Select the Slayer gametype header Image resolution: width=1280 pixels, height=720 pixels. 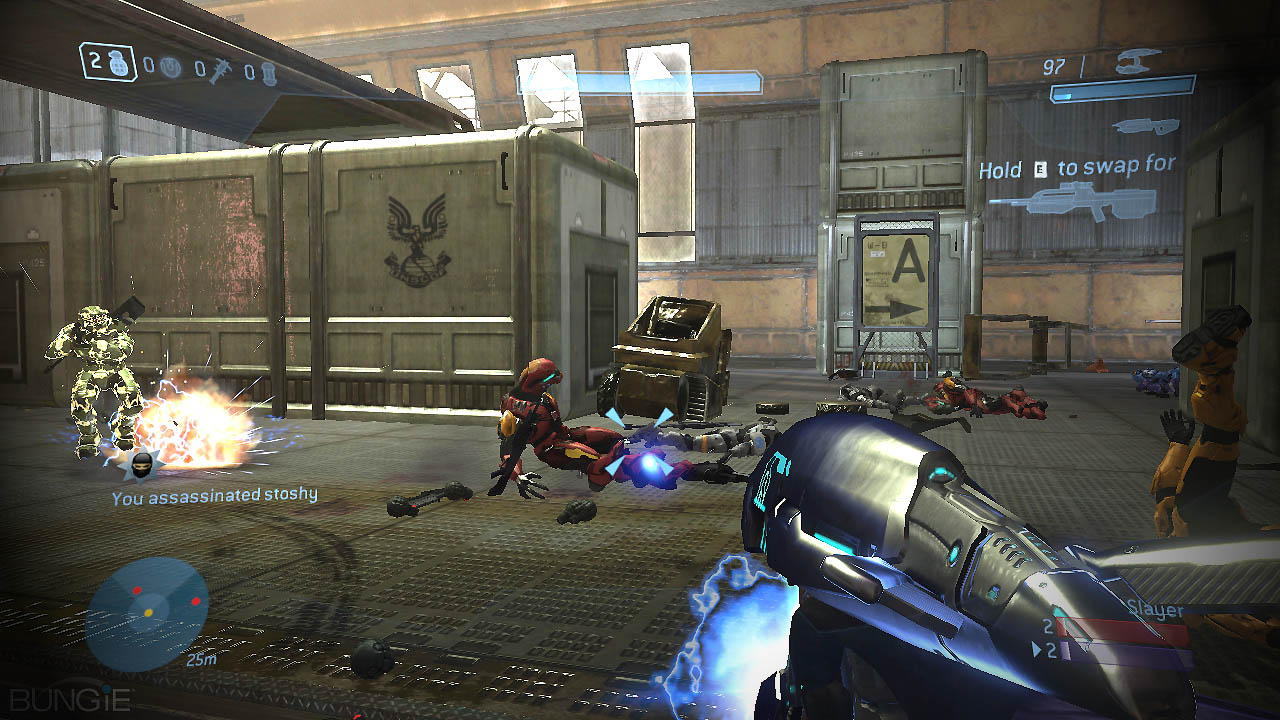[x=1156, y=608]
